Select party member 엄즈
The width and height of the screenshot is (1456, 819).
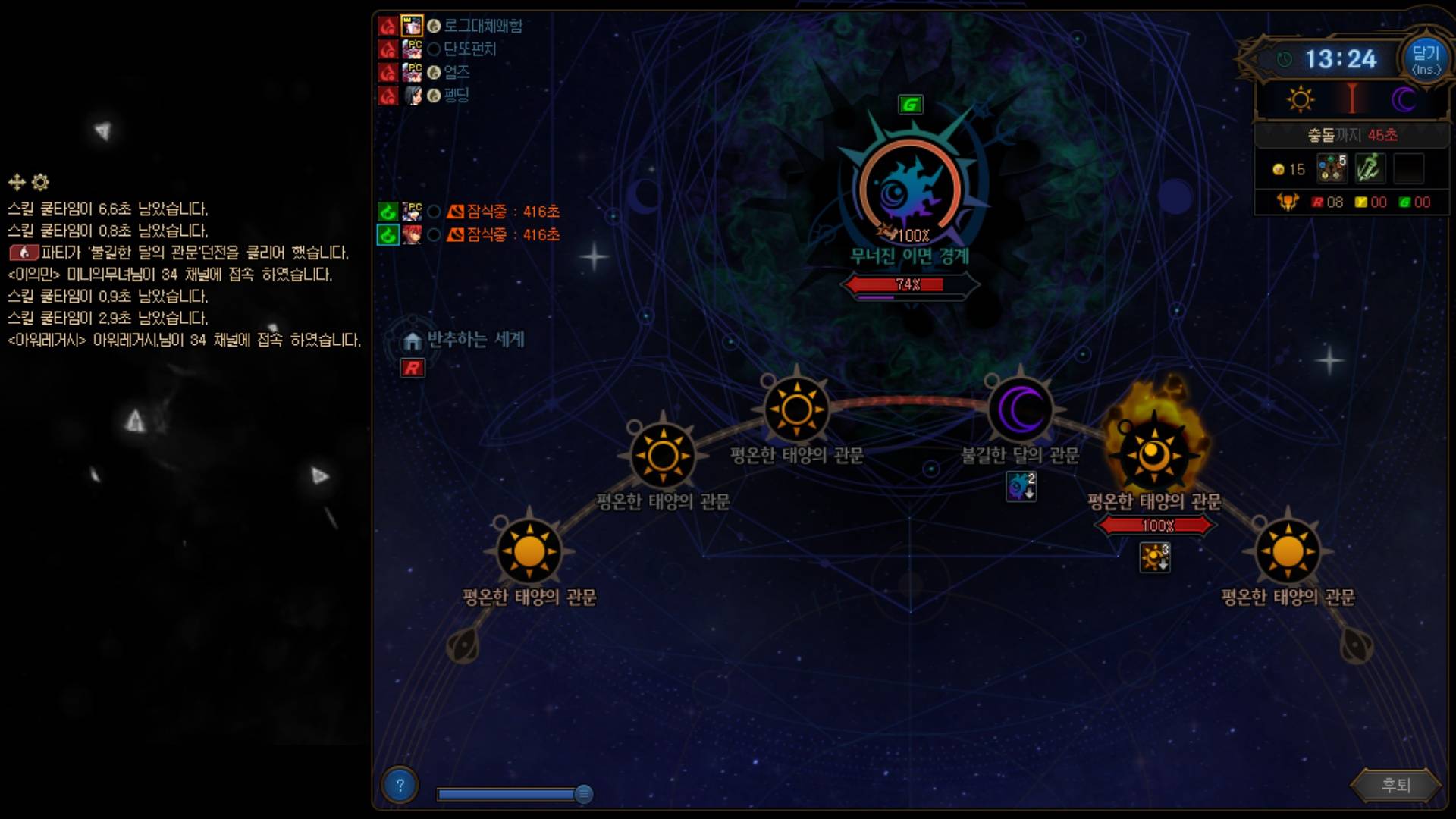(x=457, y=72)
